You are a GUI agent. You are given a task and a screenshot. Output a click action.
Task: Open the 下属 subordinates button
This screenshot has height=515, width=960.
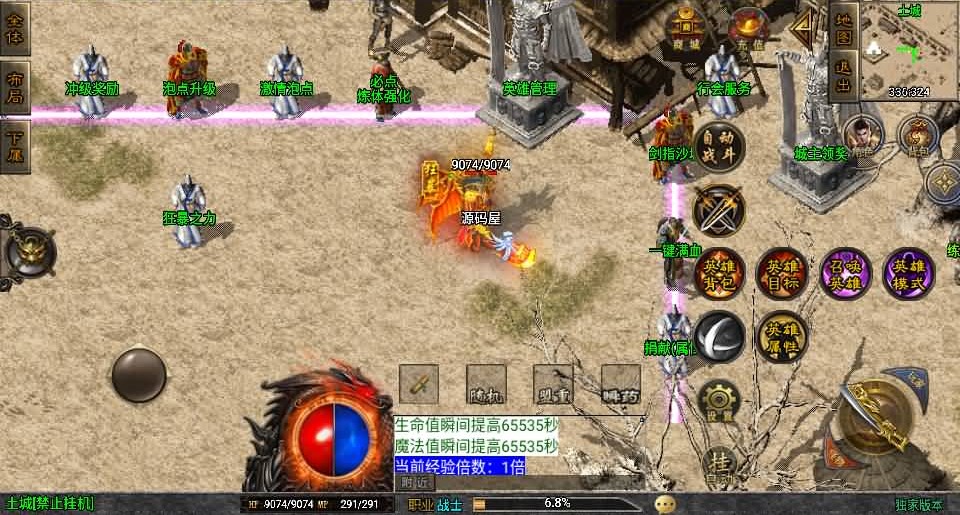pos(16,146)
